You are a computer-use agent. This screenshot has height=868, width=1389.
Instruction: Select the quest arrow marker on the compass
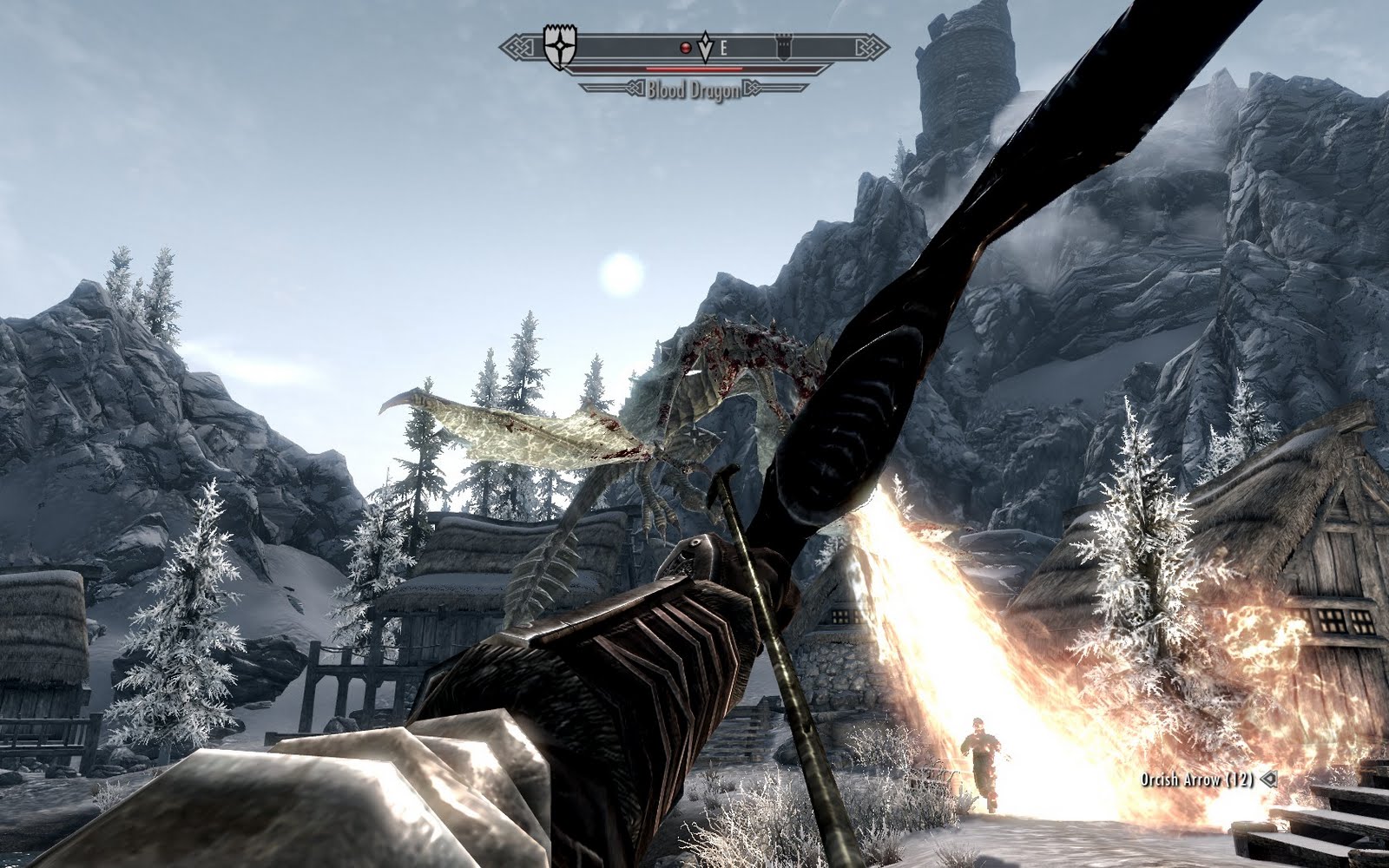(x=705, y=49)
